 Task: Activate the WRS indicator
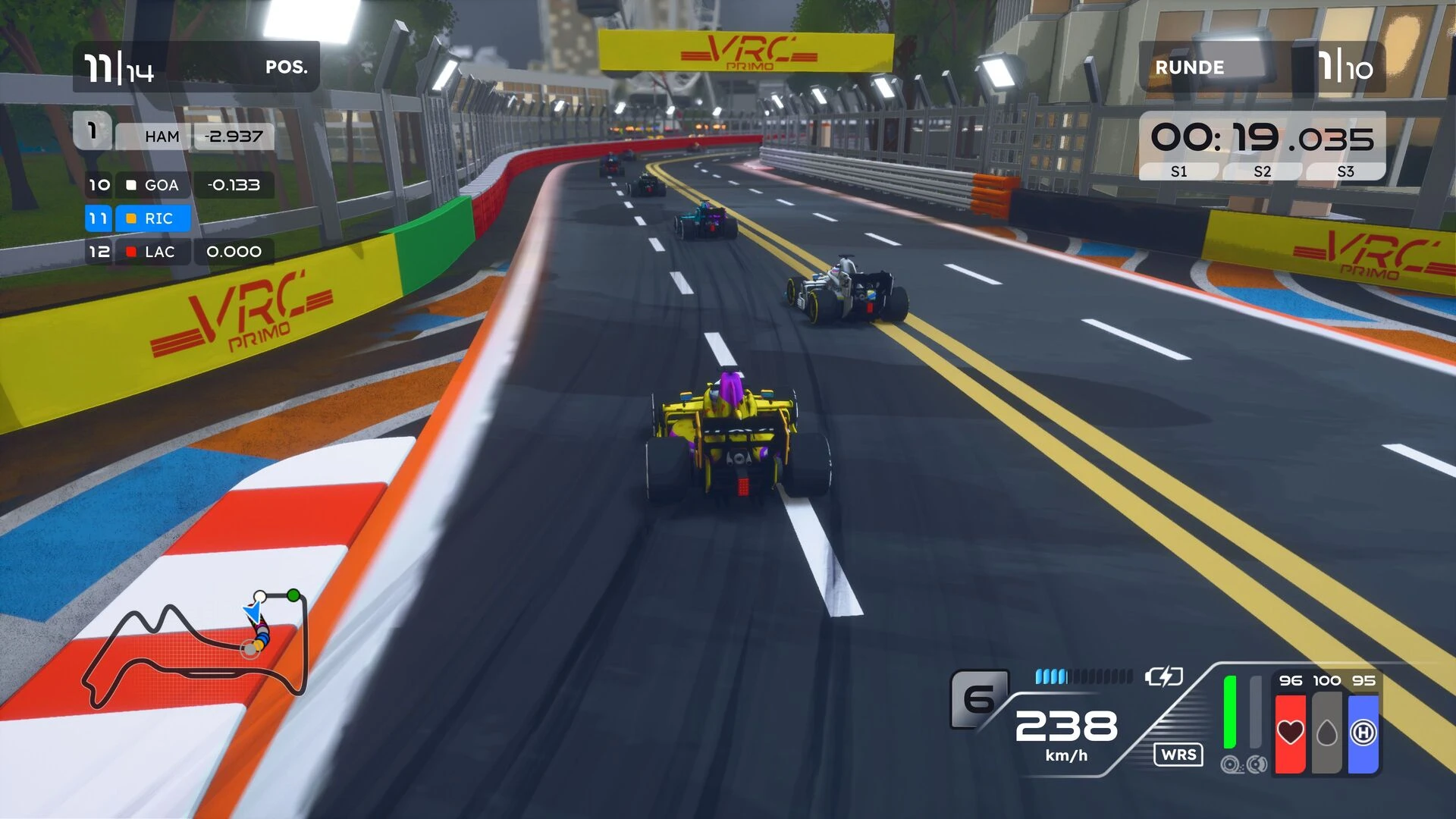1178,755
